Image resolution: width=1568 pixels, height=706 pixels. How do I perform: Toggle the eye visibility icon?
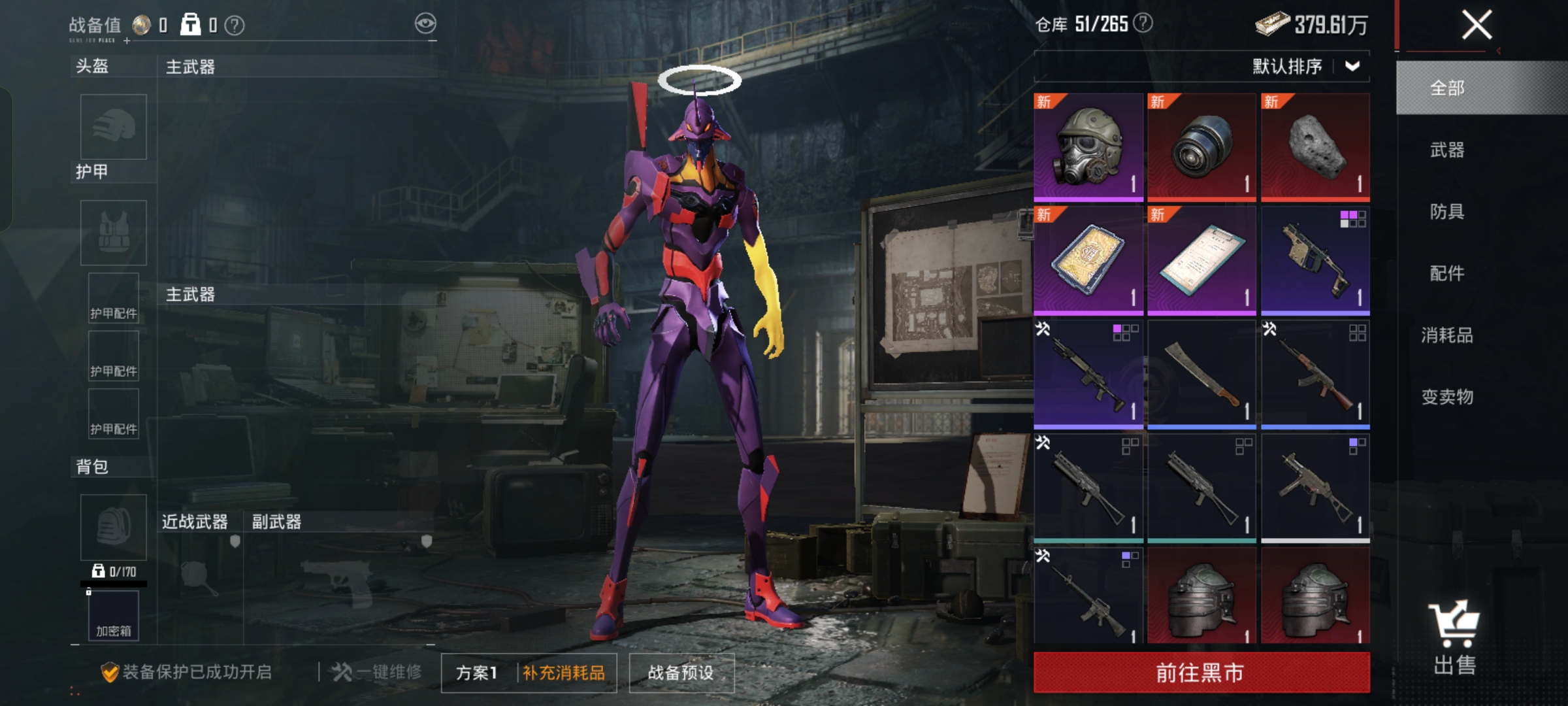pos(425,24)
